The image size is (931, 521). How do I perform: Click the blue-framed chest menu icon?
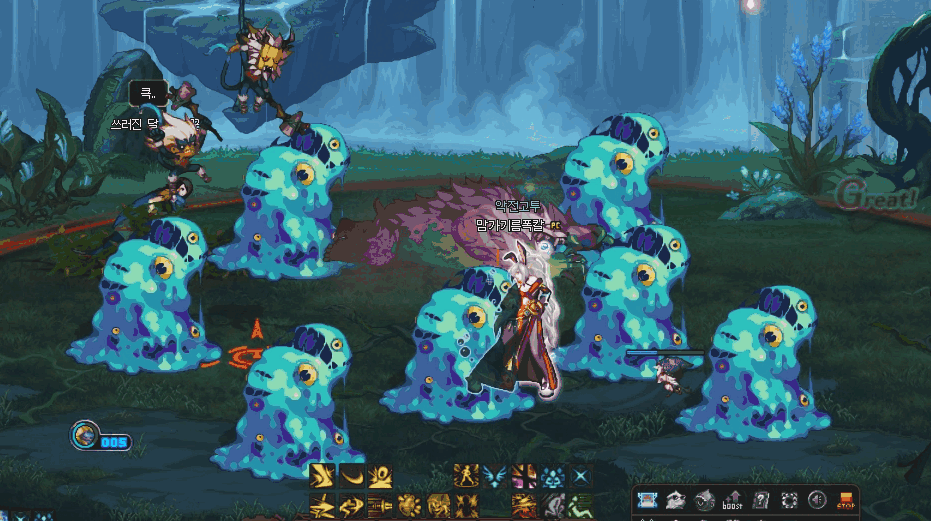pos(648,500)
